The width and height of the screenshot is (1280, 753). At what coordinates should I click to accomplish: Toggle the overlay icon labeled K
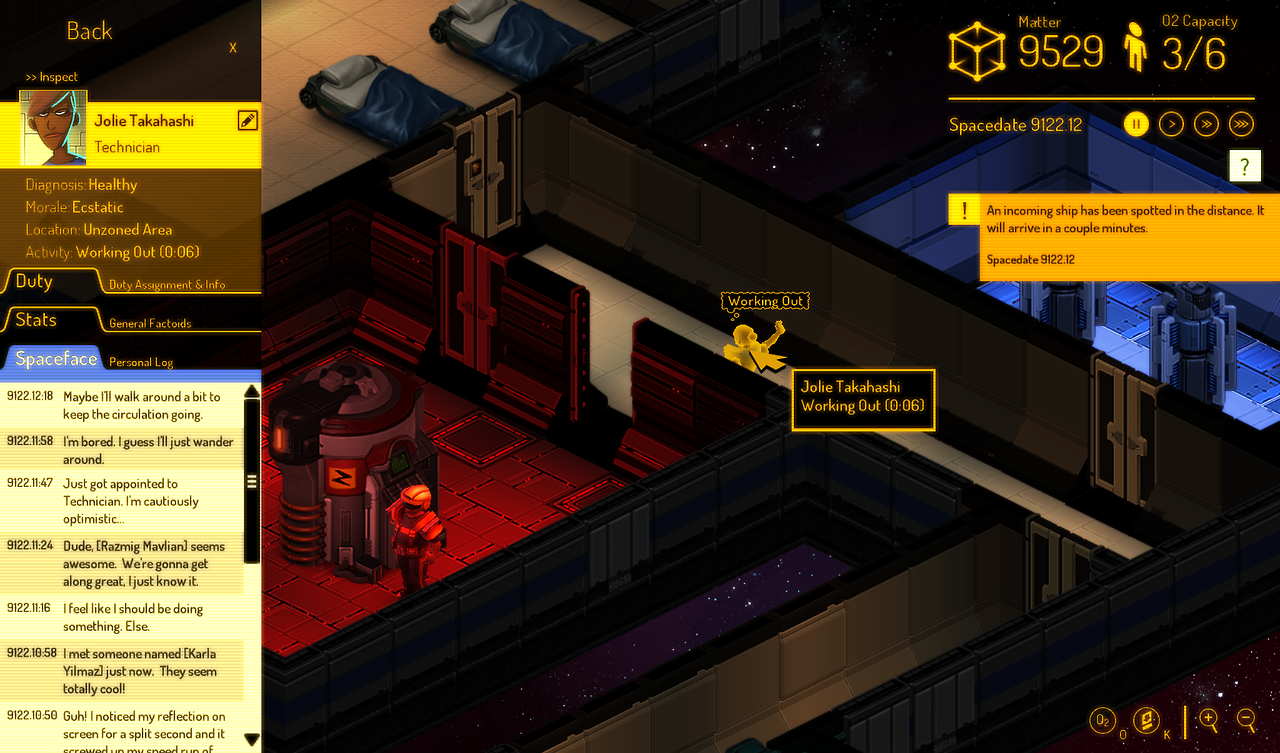click(1146, 717)
